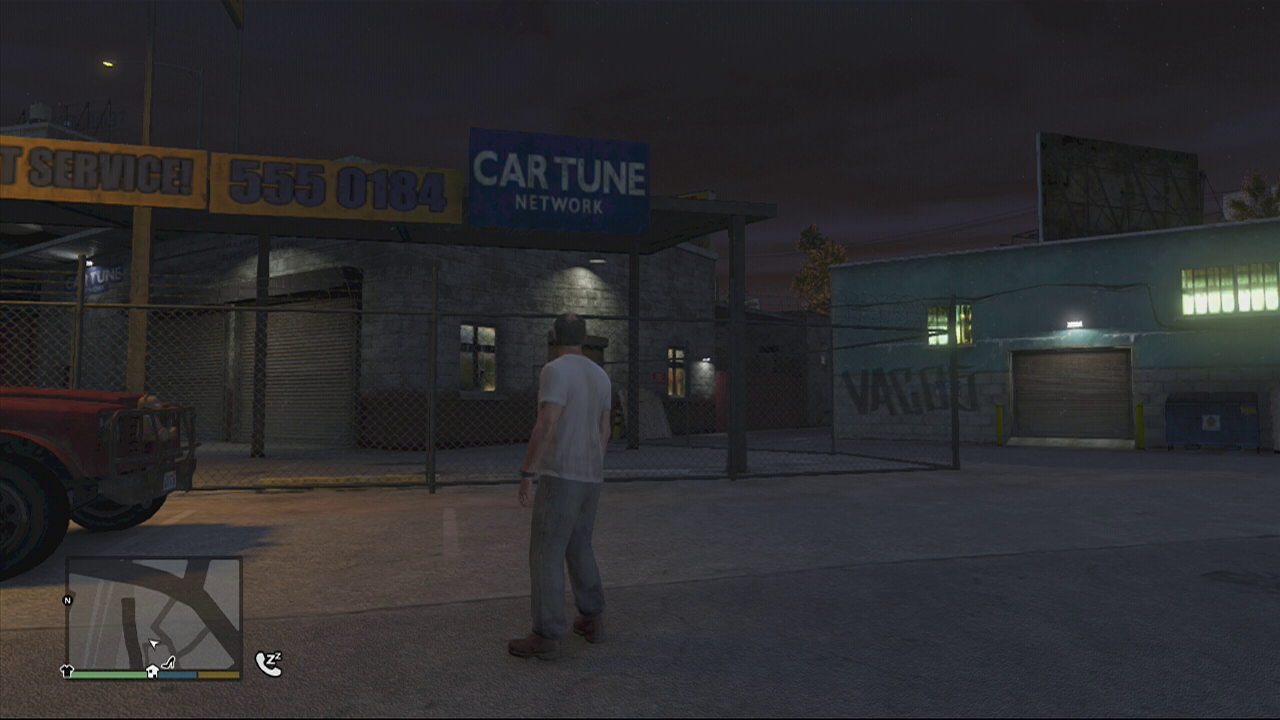Click the clothing store shirt blip
Viewport: 1280px width, 720px height.
coord(68,672)
